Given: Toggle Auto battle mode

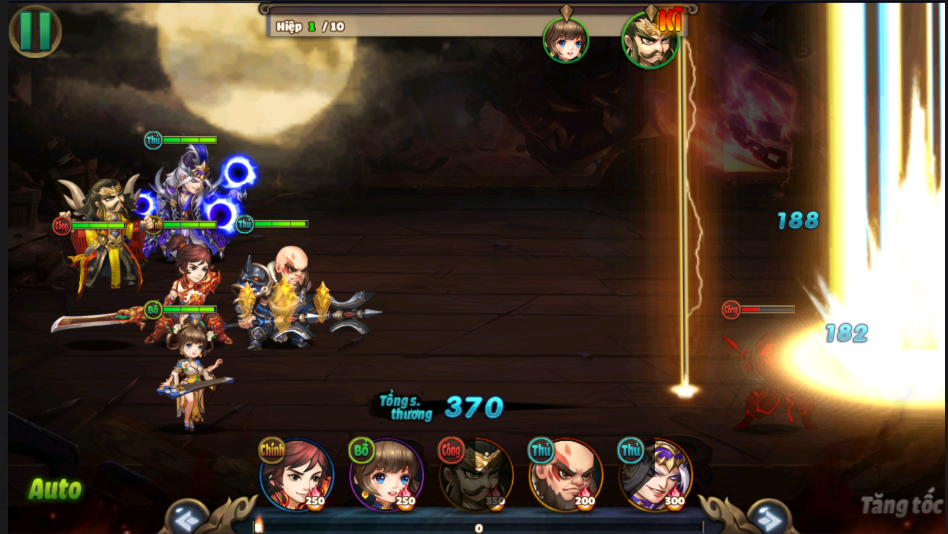Looking at the screenshot, I should click(54, 489).
